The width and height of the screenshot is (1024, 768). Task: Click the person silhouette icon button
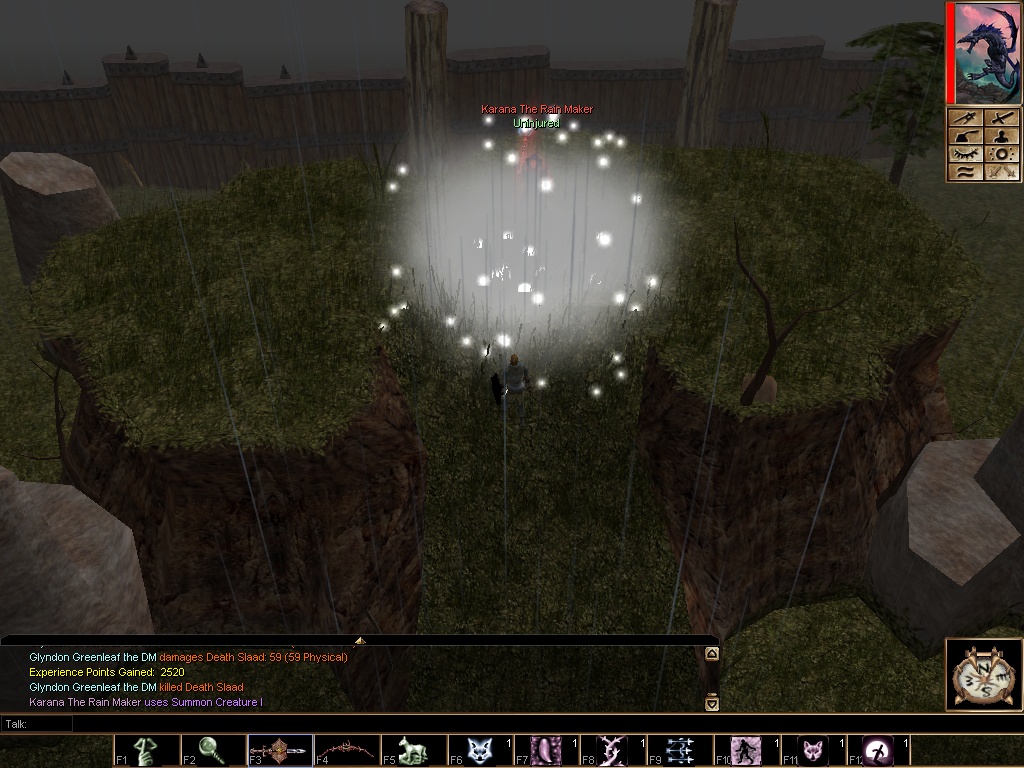click(1002, 136)
